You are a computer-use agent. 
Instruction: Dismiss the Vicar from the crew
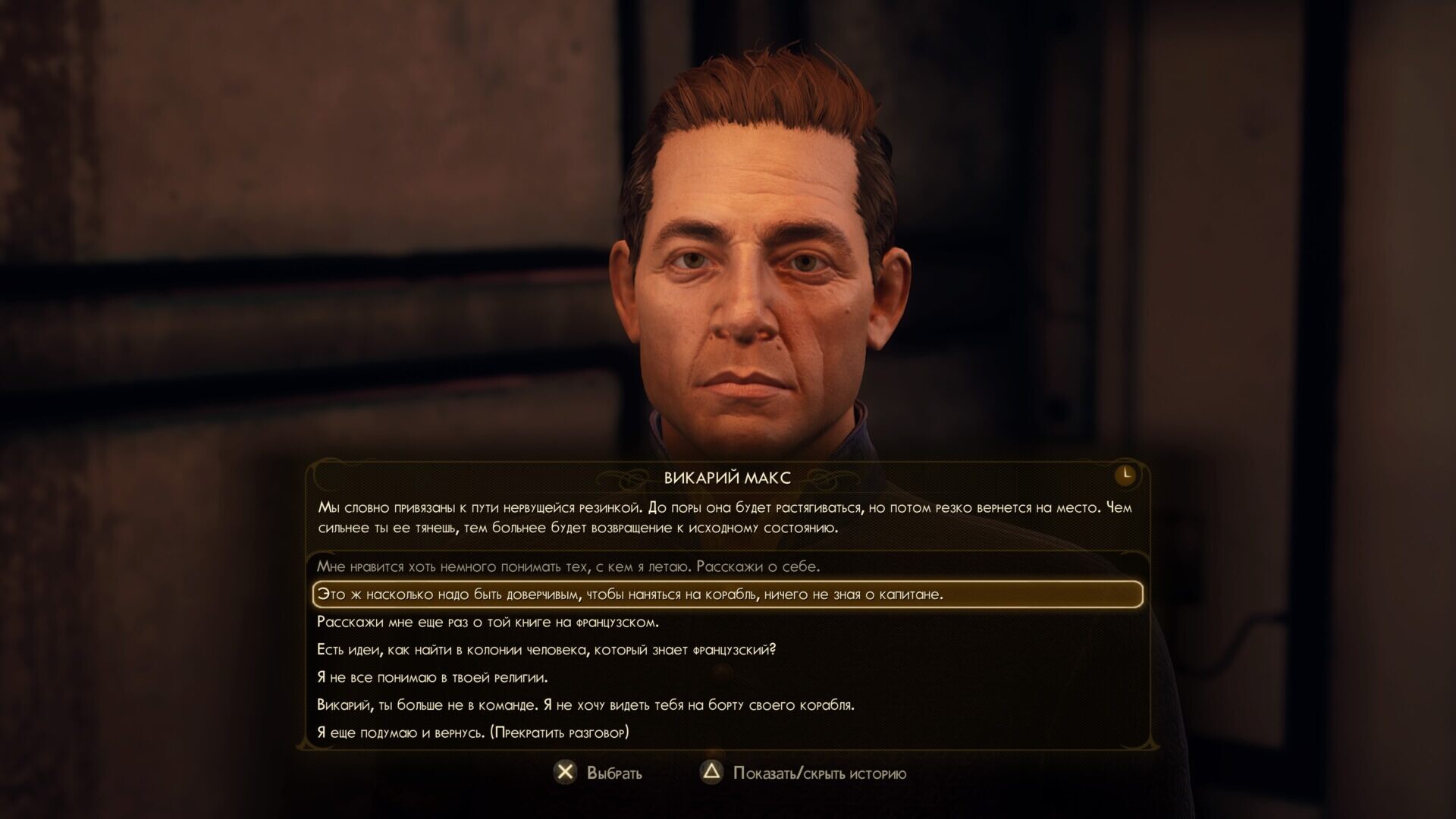(x=585, y=705)
